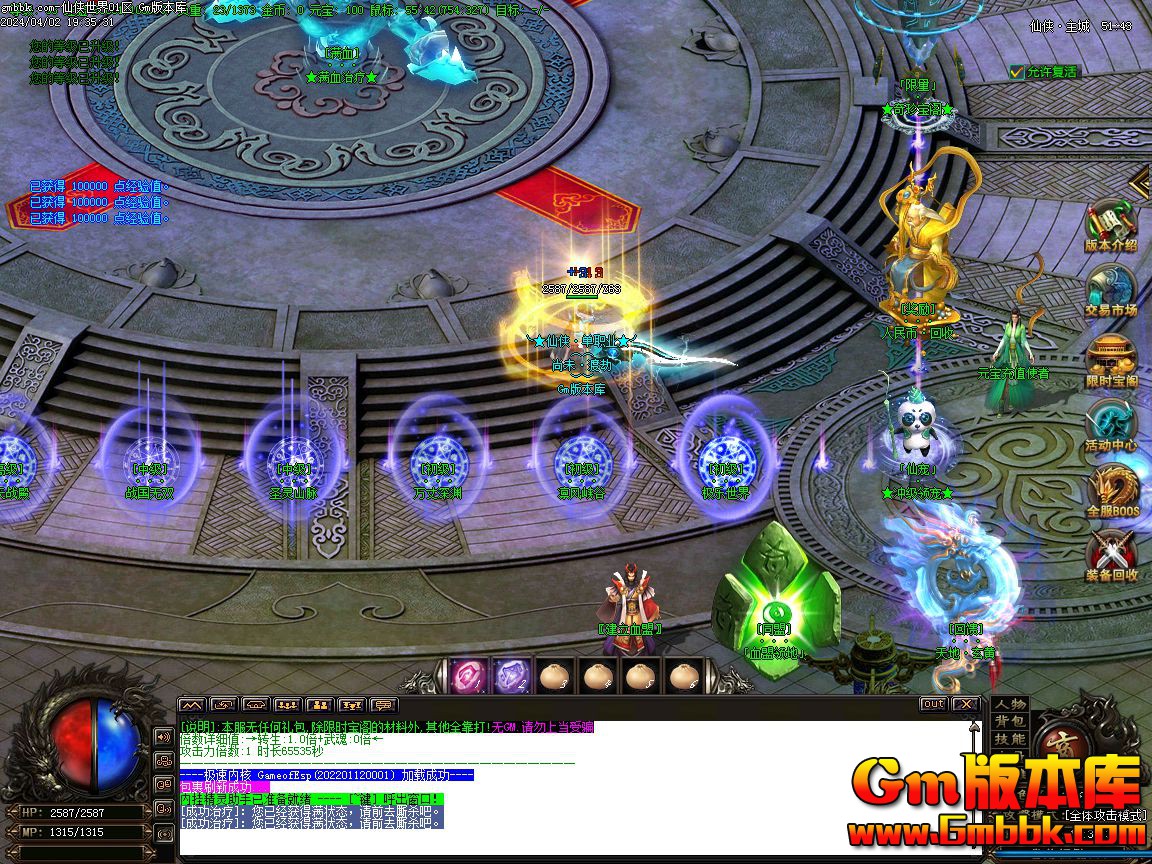
Task: Use the purple swirl skill in hotbar
Action: point(511,676)
